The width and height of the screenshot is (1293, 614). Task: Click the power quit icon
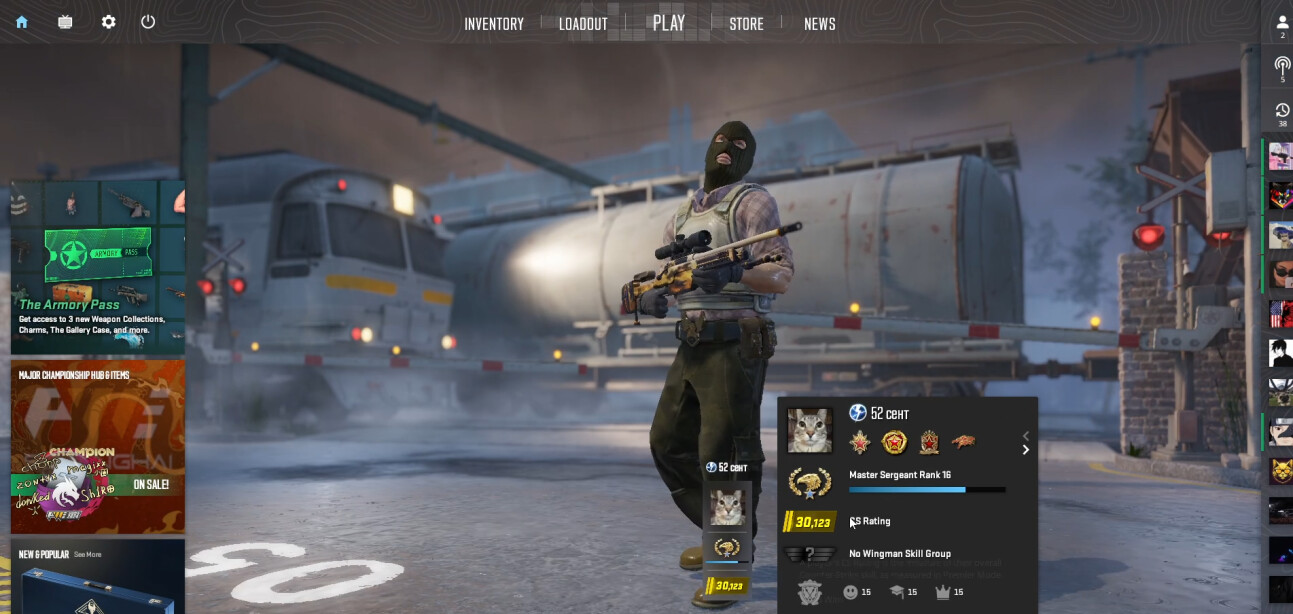pyautogui.click(x=148, y=22)
